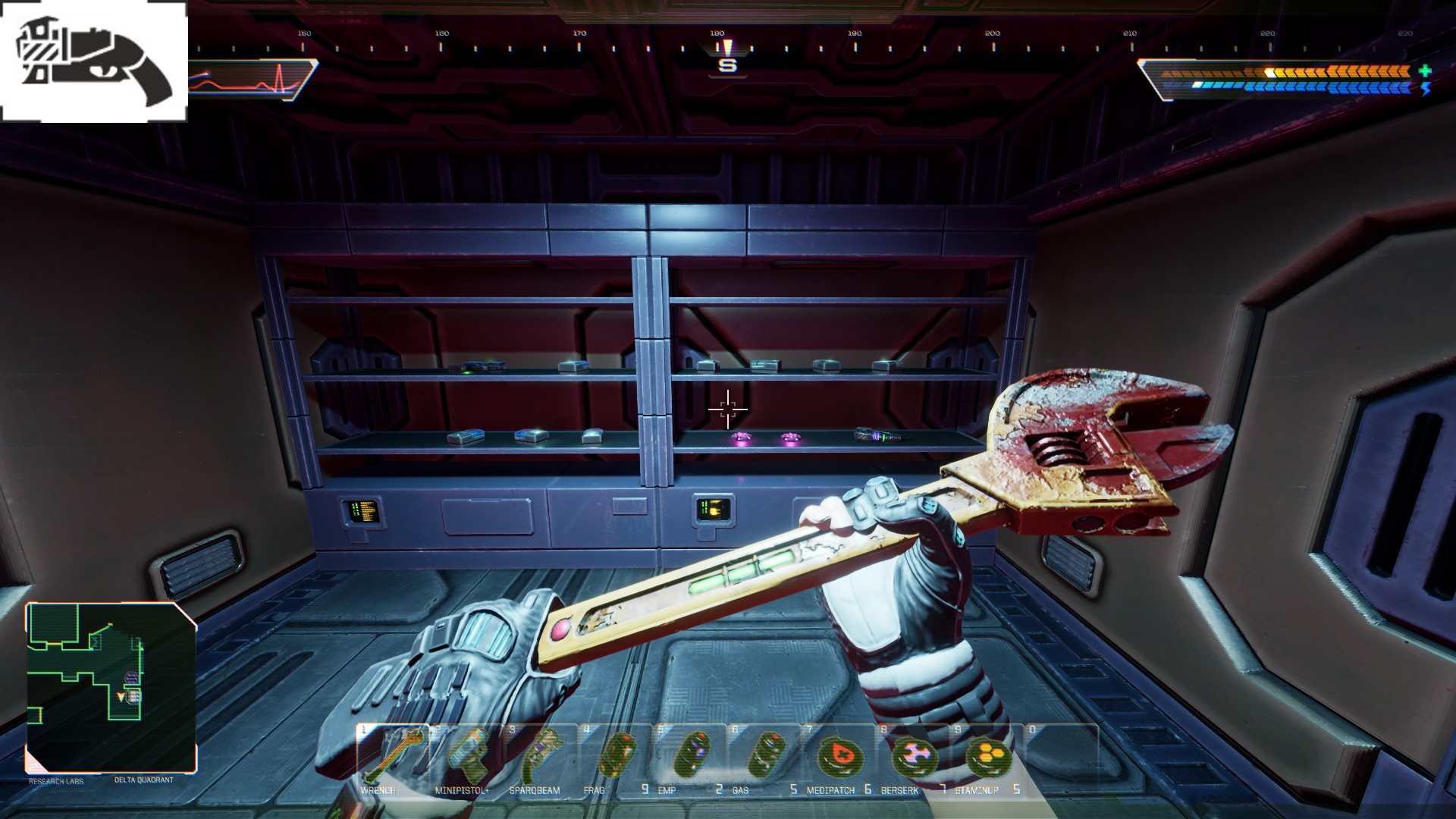The height and width of the screenshot is (819, 1456).
Task: Select the Staminup patch slot
Action: (x=986, y=757)
